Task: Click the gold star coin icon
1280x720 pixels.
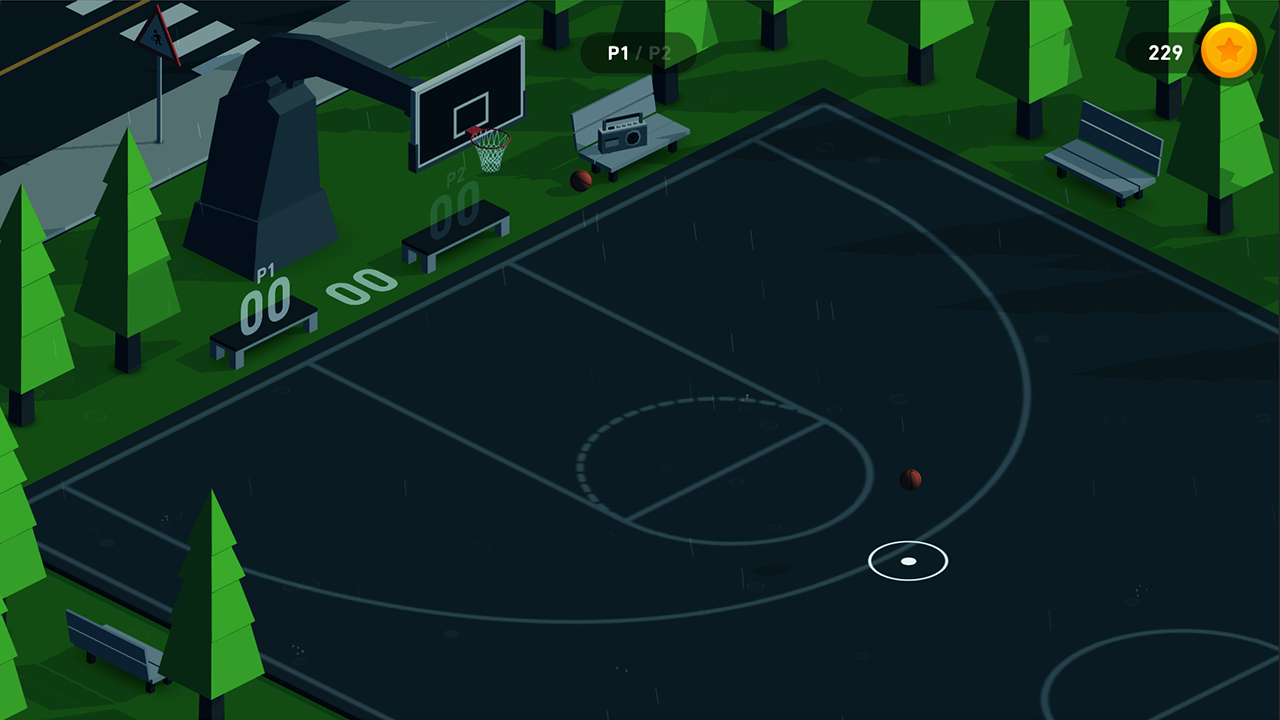Action: pyautogui.click(x=1229, y=52)
